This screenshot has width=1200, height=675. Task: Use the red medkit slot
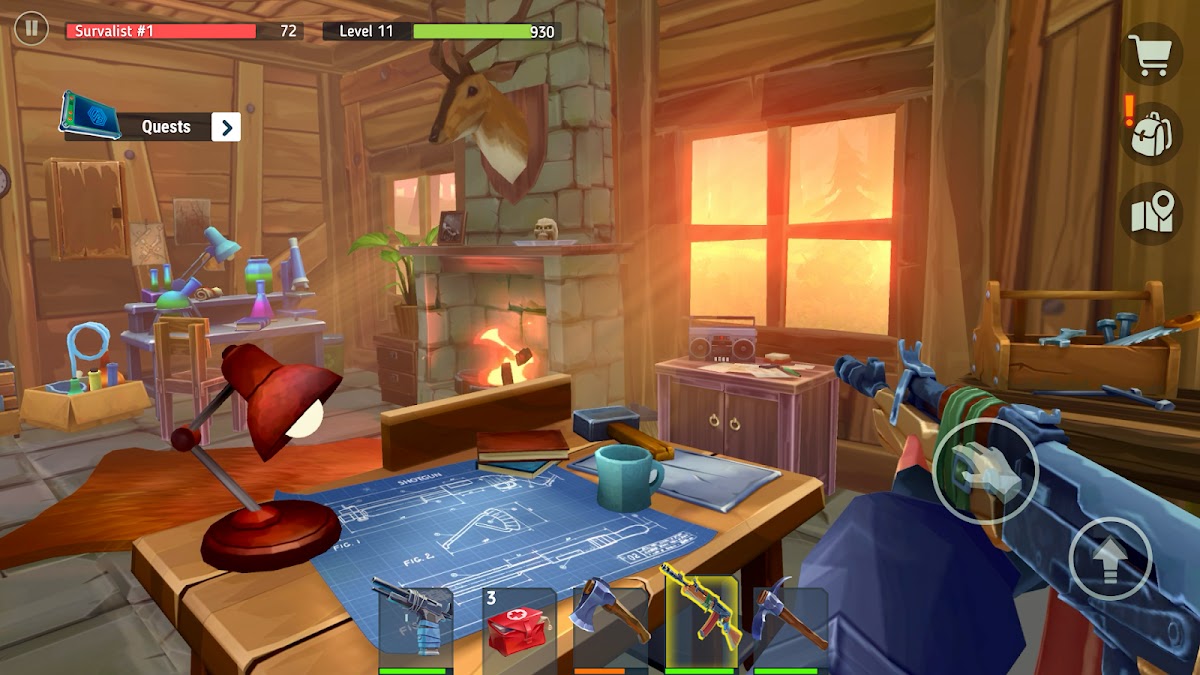[x=519, y=627]
